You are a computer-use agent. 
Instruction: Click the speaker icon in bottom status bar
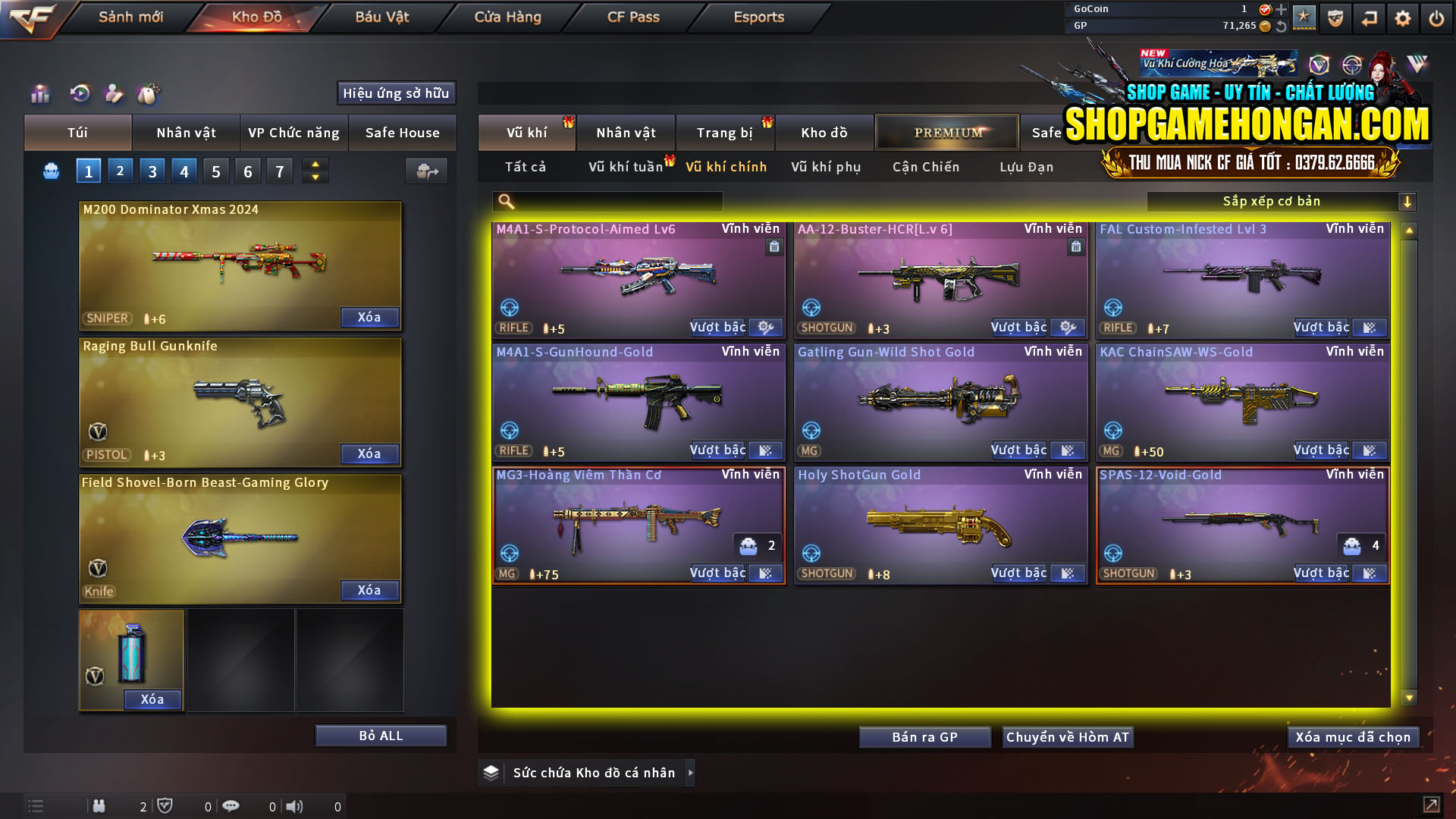(x=296, y=806)
